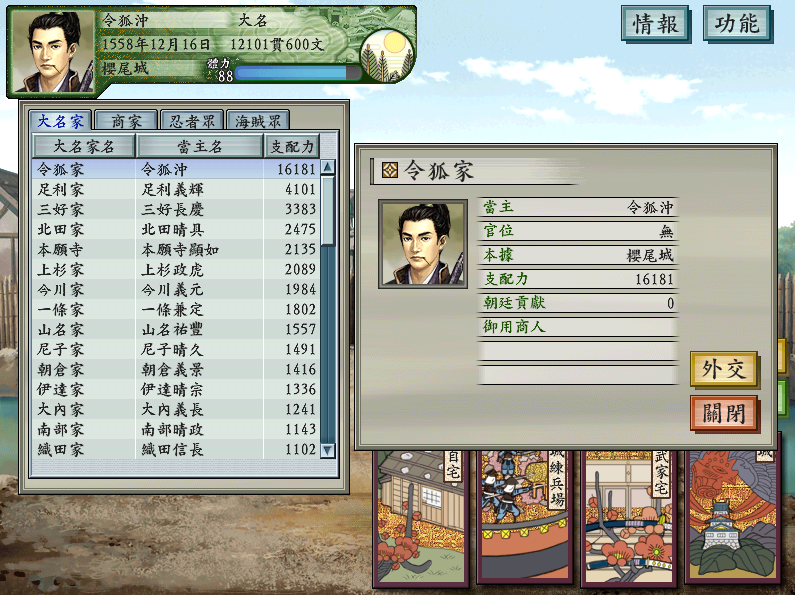The width and height of the screenshot is (795, 595).
Task: Pick the 織田家 row
Action: click(176, 449)
